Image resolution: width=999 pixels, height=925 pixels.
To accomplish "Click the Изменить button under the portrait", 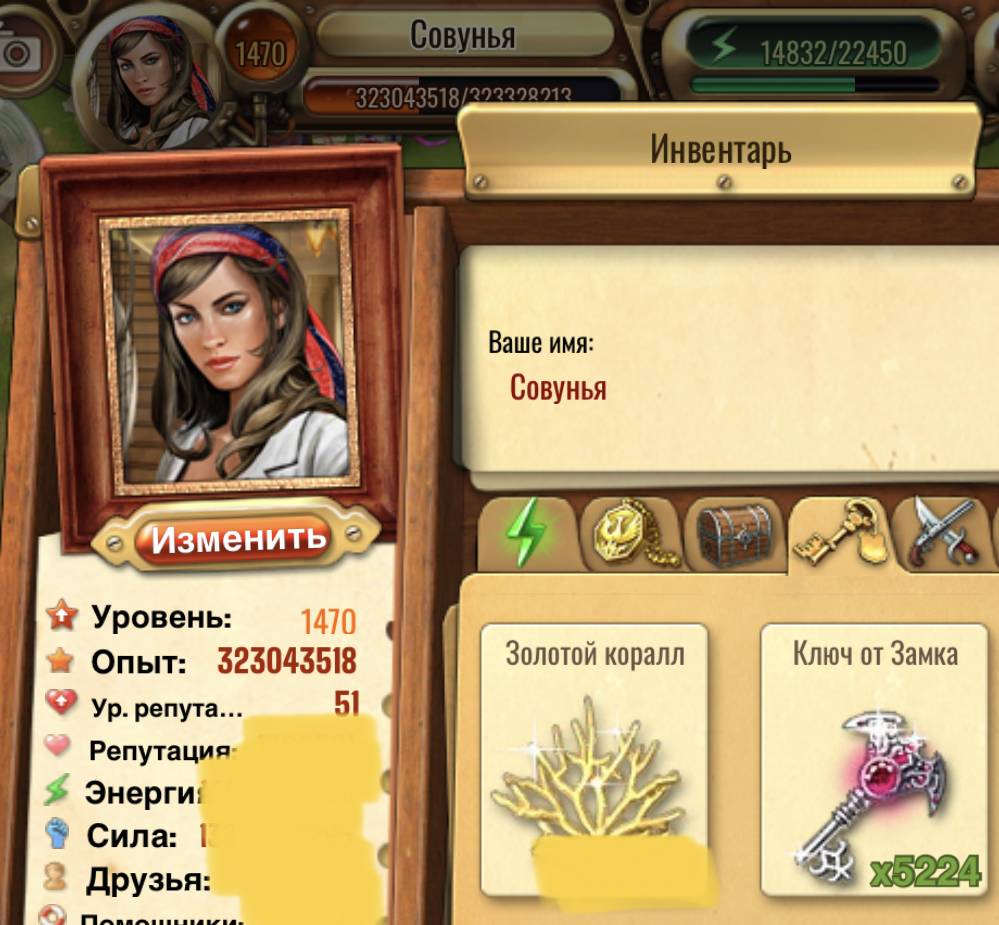I will [x=238, y=539].
